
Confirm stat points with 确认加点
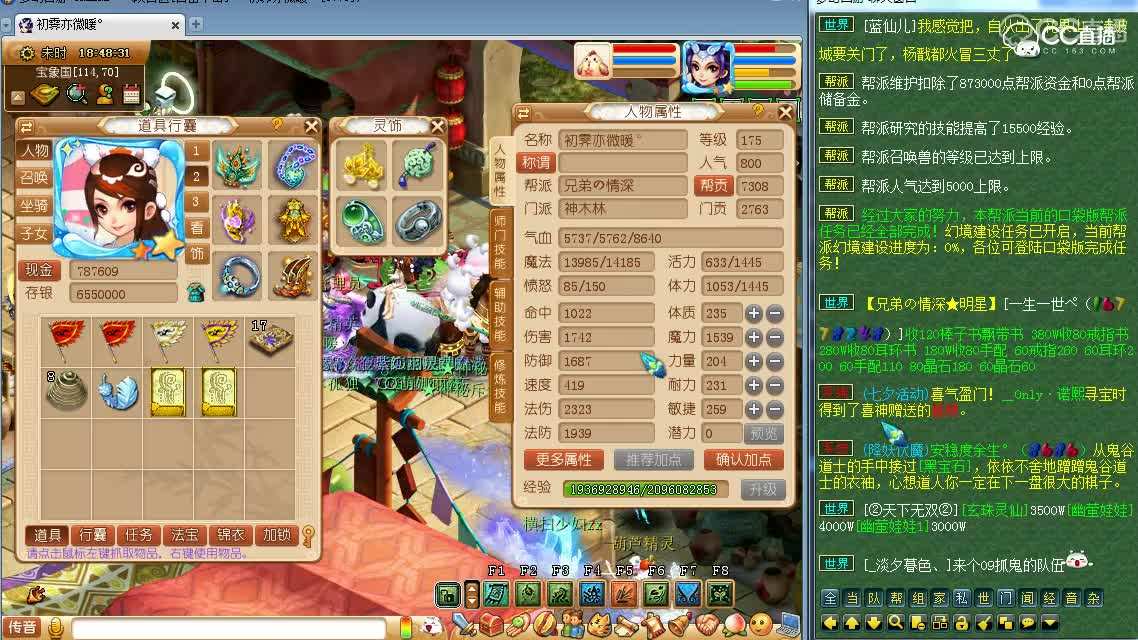tap(744, 460)
